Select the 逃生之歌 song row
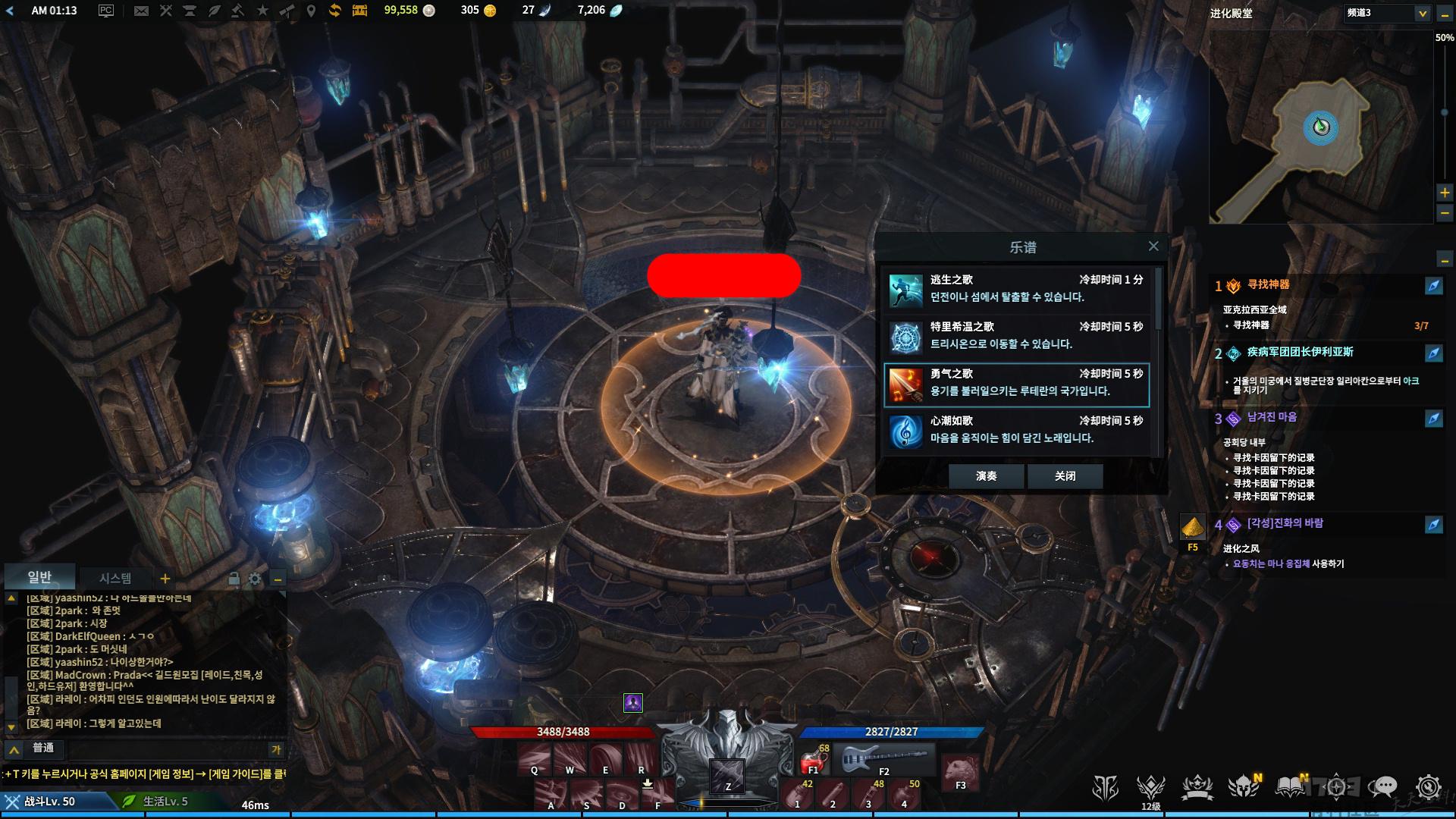The width and height of the screenshot is (1456, 819). point(1016,289)
